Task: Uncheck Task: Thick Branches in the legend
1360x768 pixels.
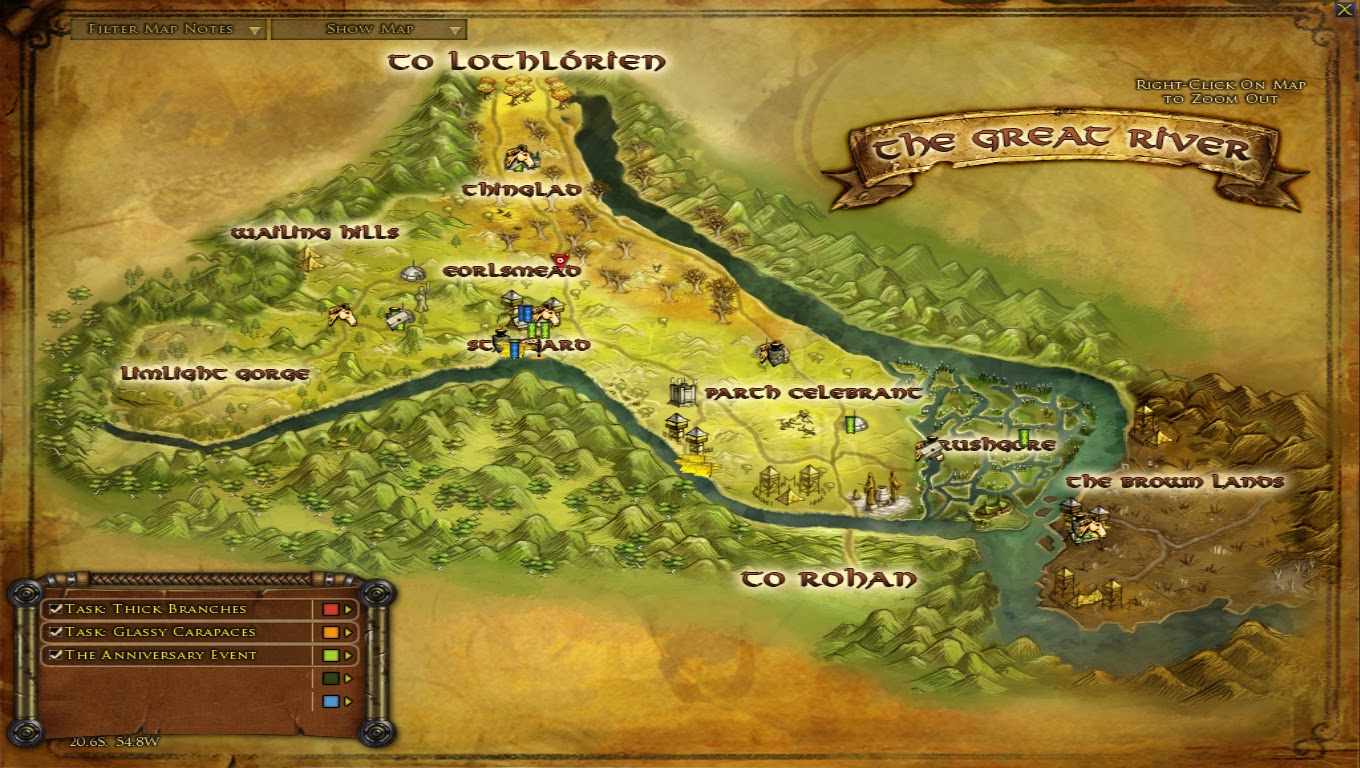Action: 55,609
